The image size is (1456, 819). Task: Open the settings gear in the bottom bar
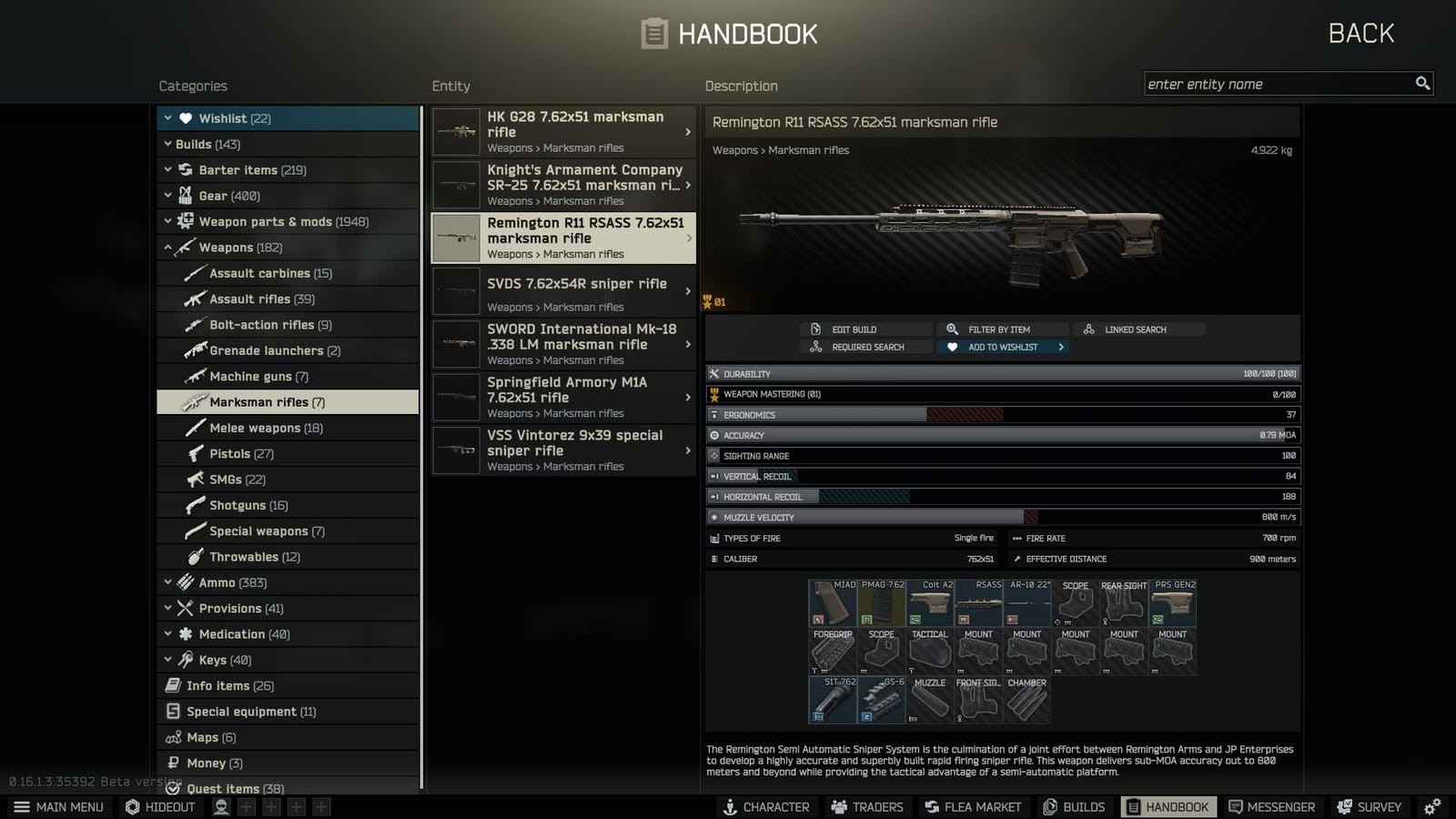tap(1431, 806)
